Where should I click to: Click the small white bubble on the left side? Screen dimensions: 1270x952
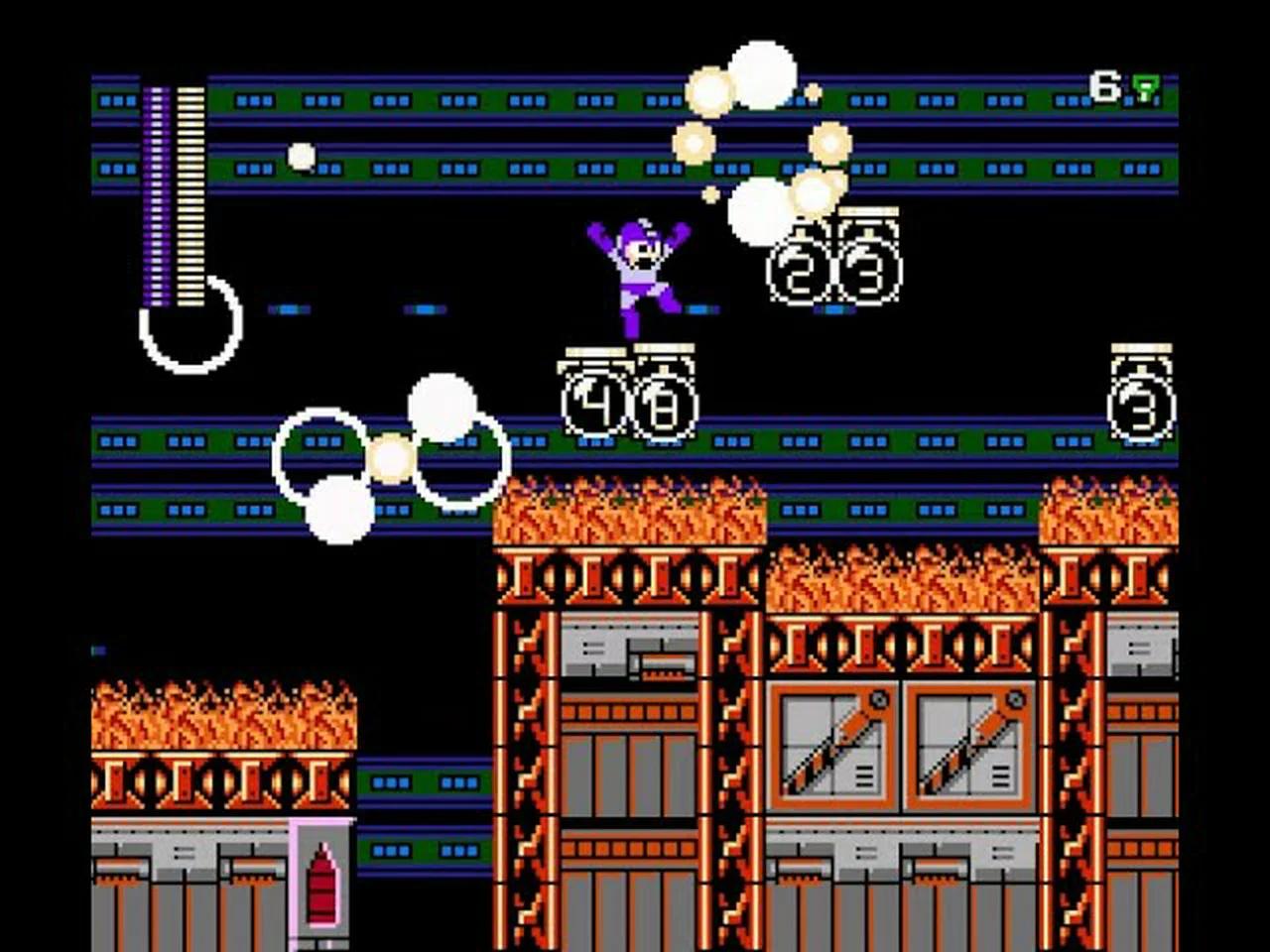[x=300, y=155]
